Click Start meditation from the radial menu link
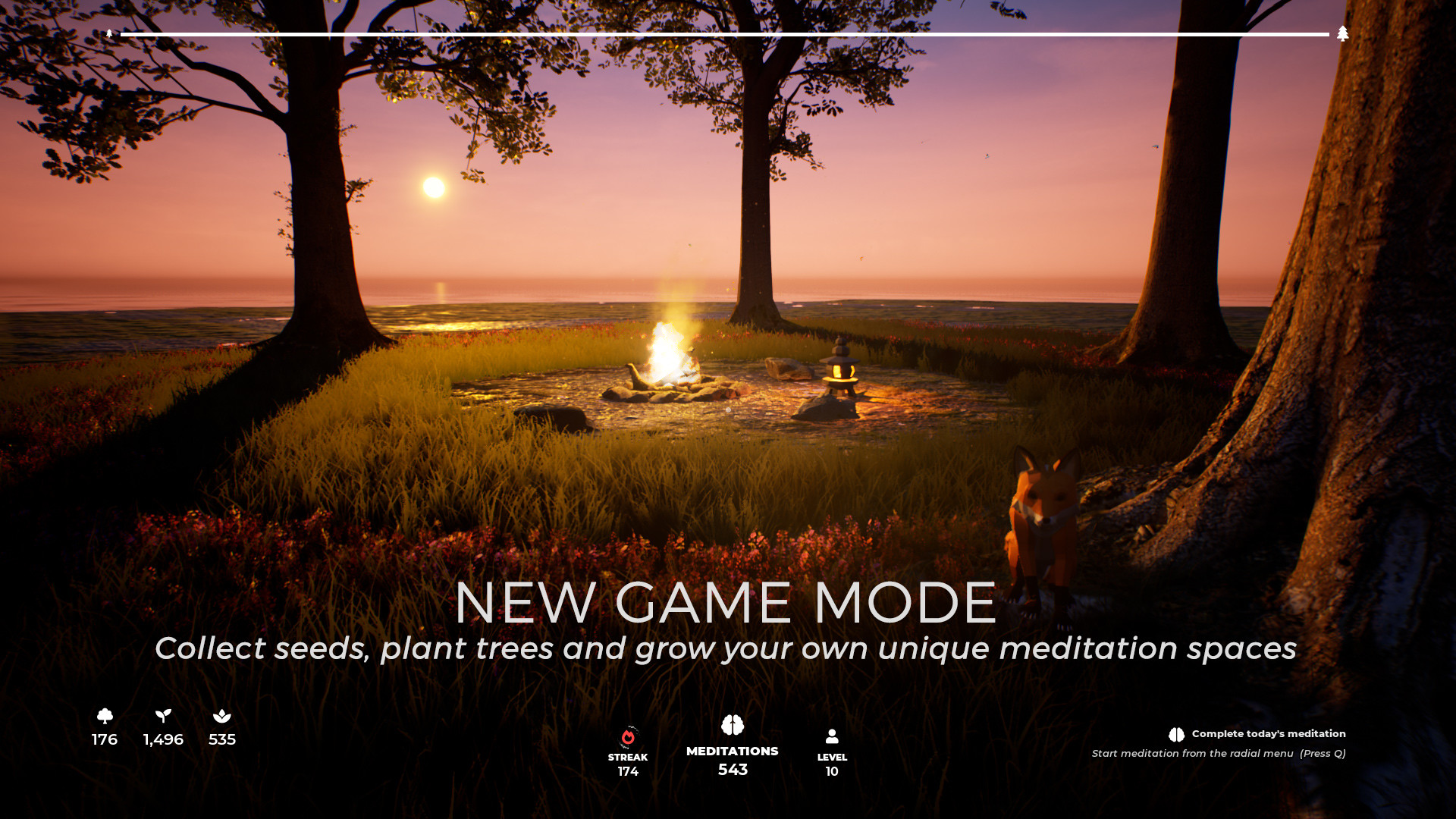 [x=1219, y=754]
